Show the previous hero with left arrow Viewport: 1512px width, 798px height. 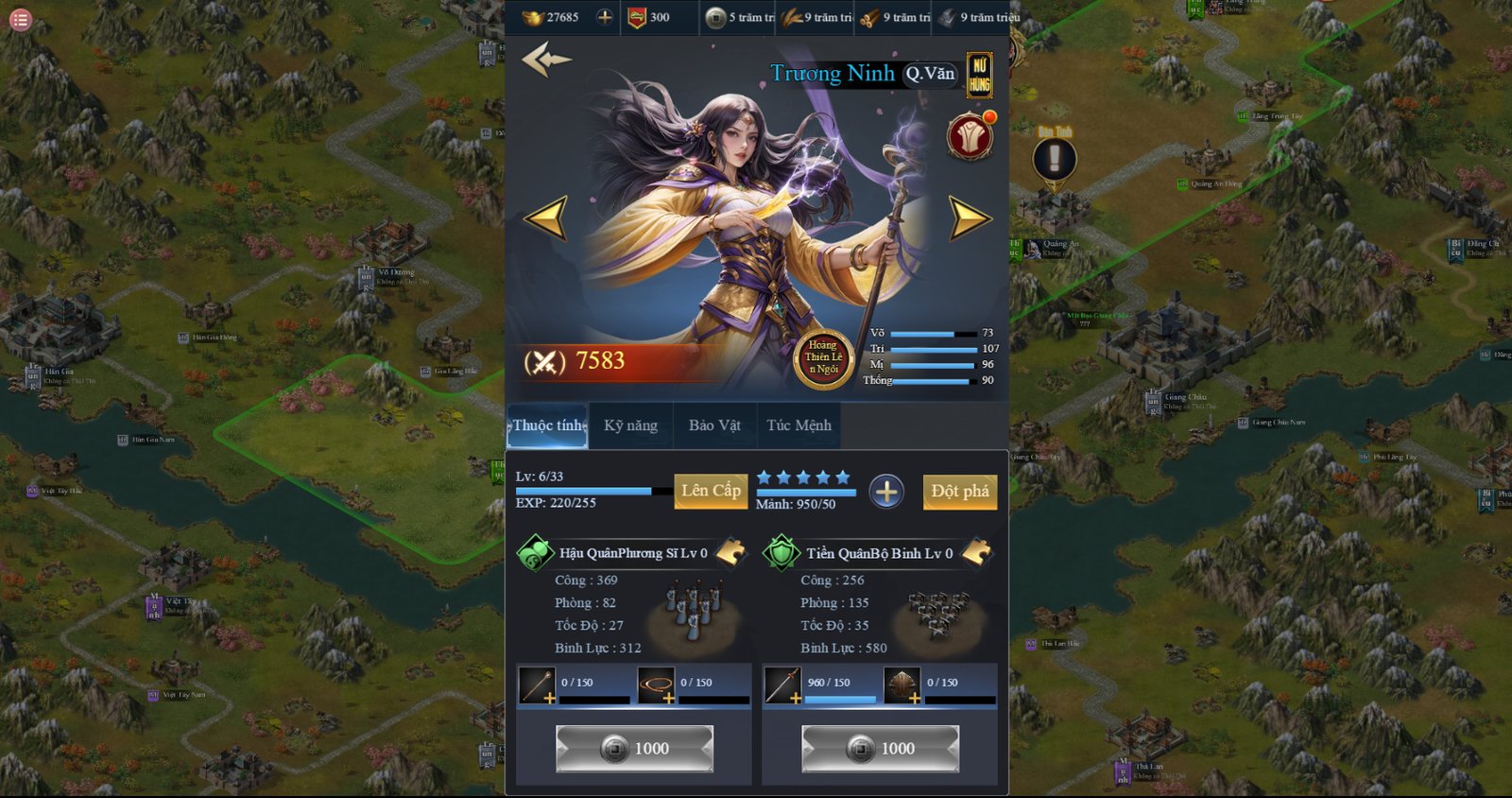point(546,217)
